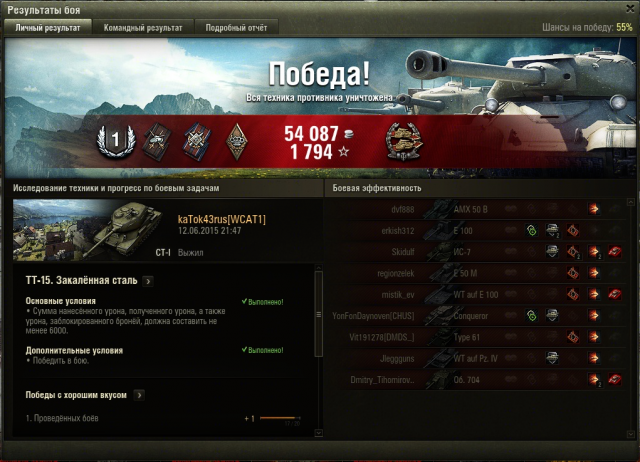Click the Jleggguns WT auf Pz. IV row
This screenshot has height=462, width=640.
[x=480, y=357]
